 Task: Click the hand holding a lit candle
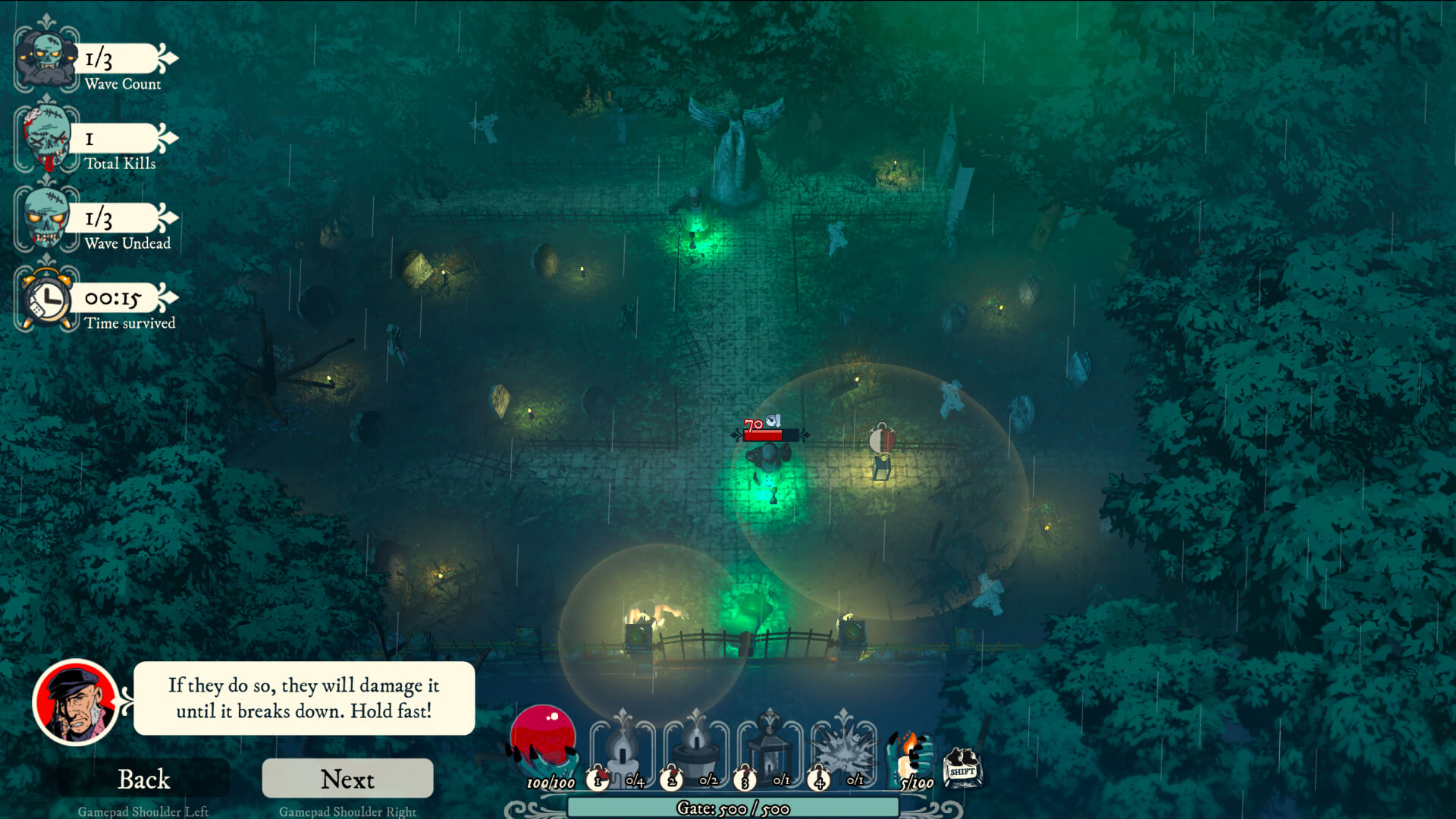tap(911, 753)
